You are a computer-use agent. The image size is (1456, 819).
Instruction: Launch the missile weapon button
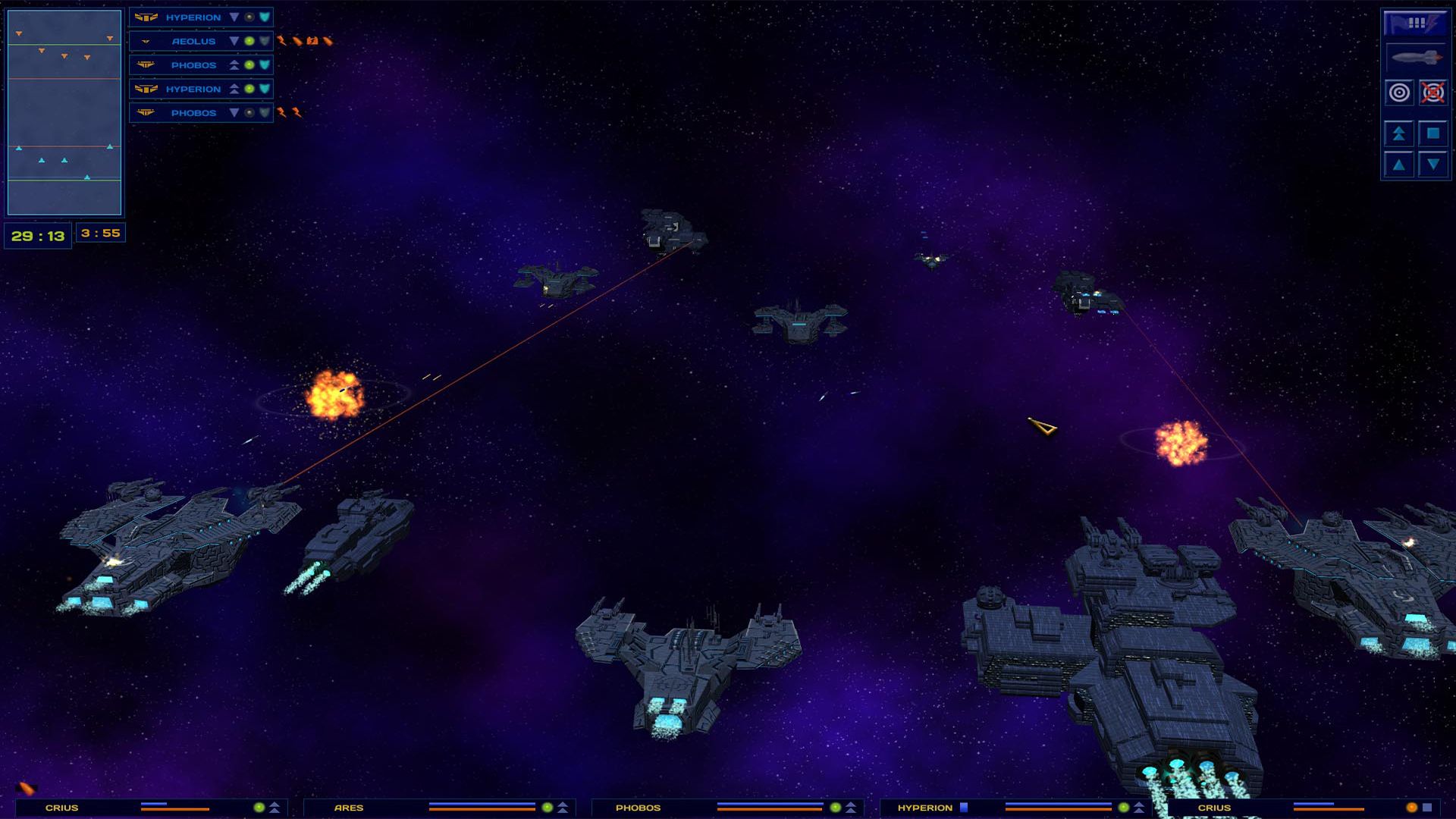click(1415, 58)
